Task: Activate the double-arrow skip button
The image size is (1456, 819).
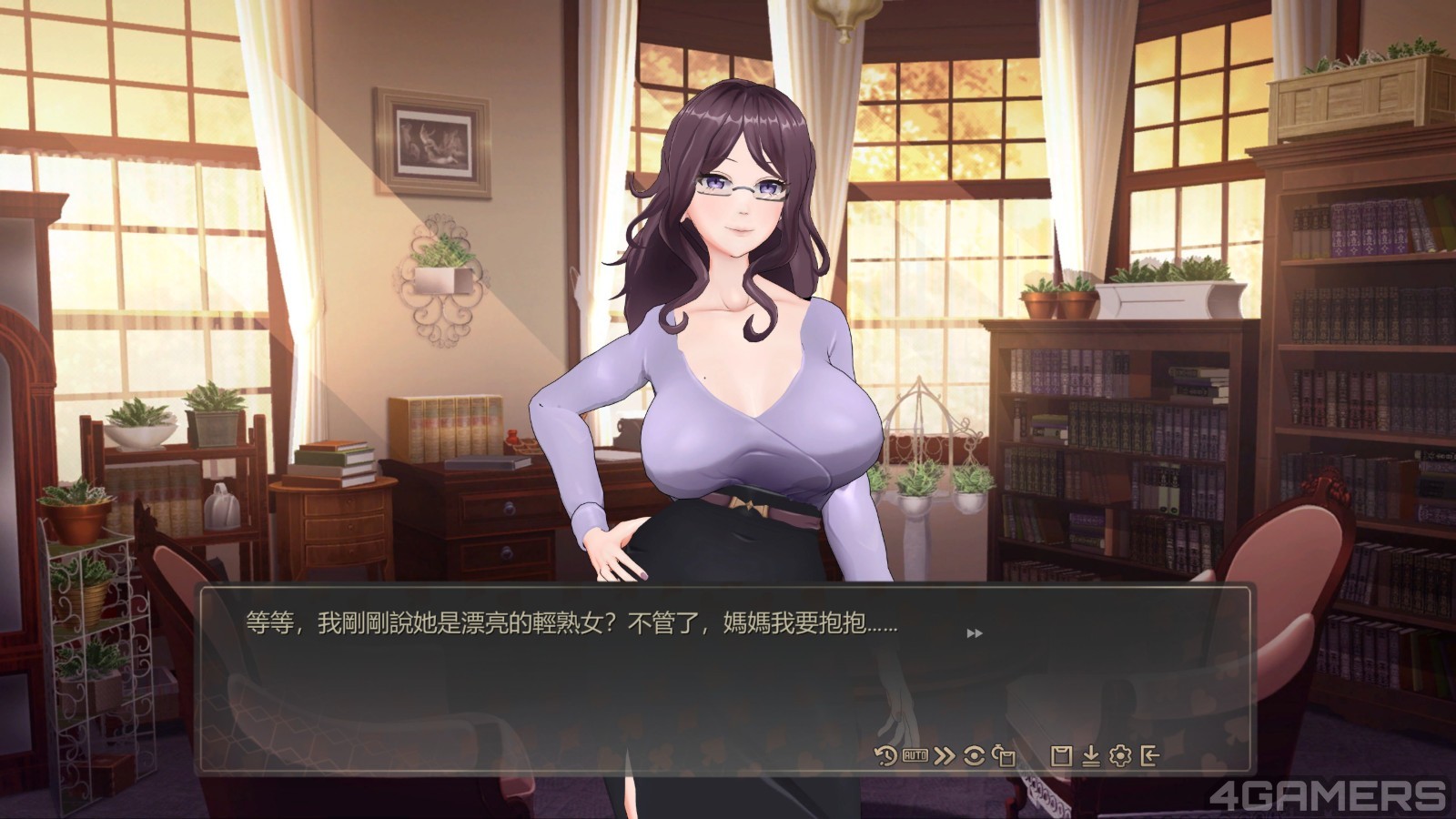Action: coord(945,755)
